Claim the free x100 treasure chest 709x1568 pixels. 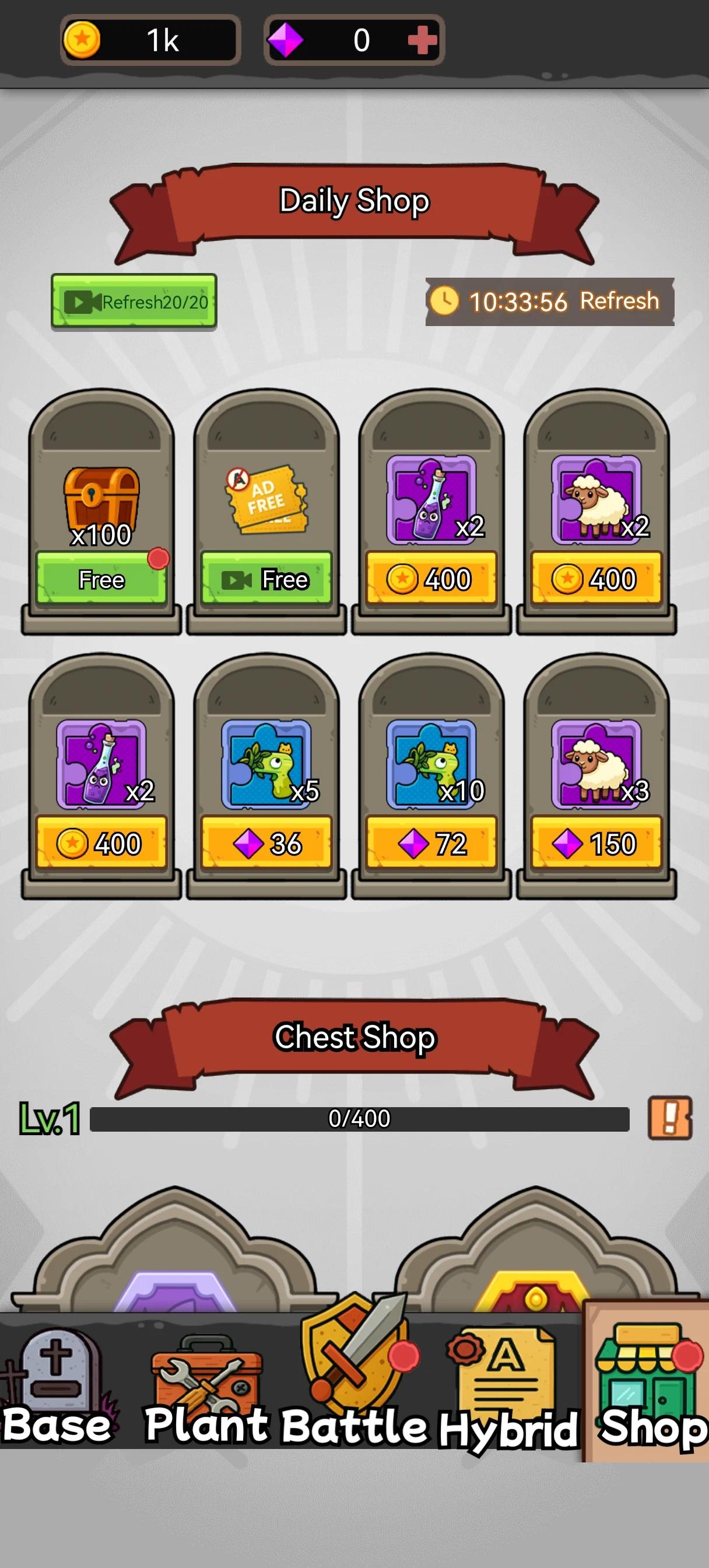coord(101,579)
